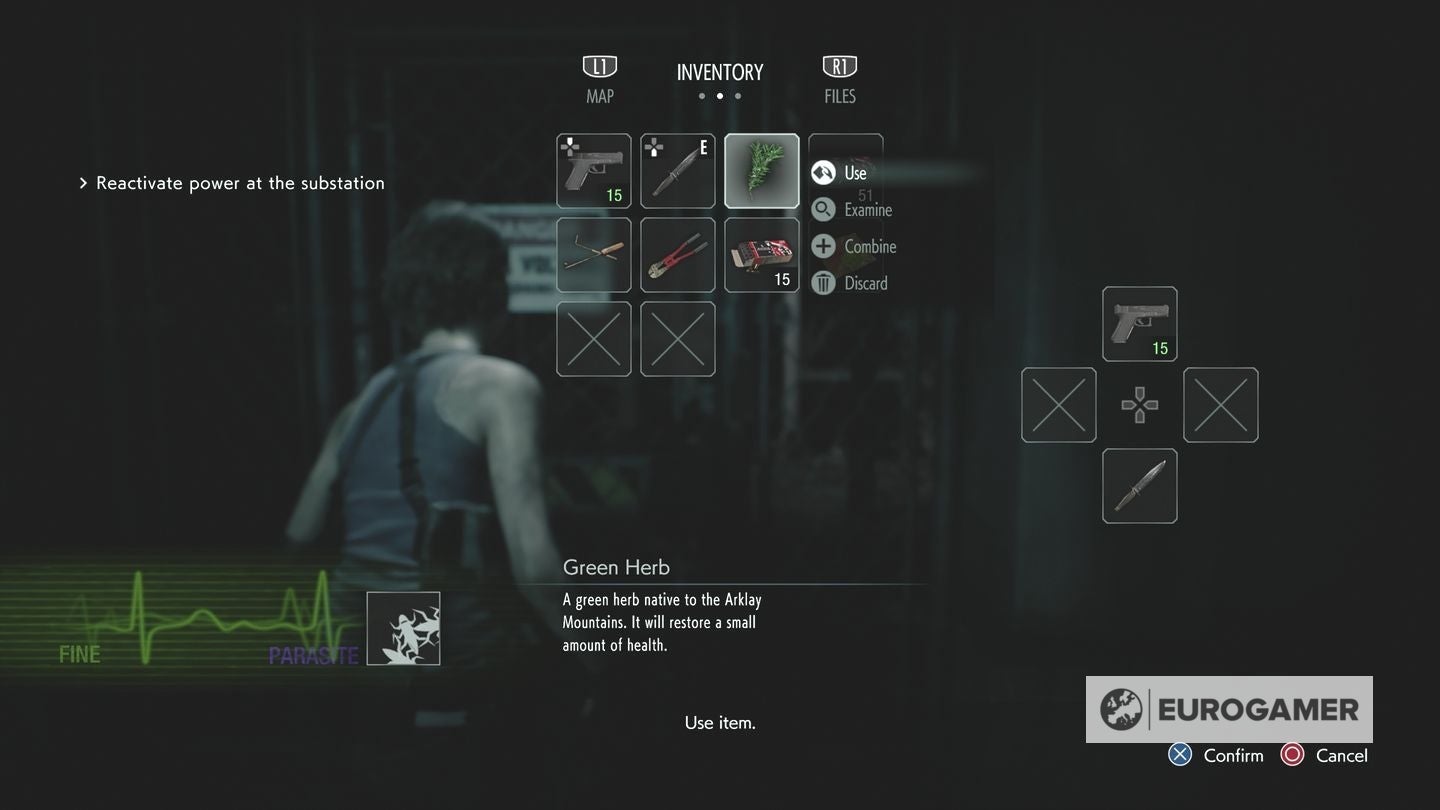The height and width of the screenshot is (810, 1440).
Task: Click the empty left quick-assign slot
Action: point(1058,404)
